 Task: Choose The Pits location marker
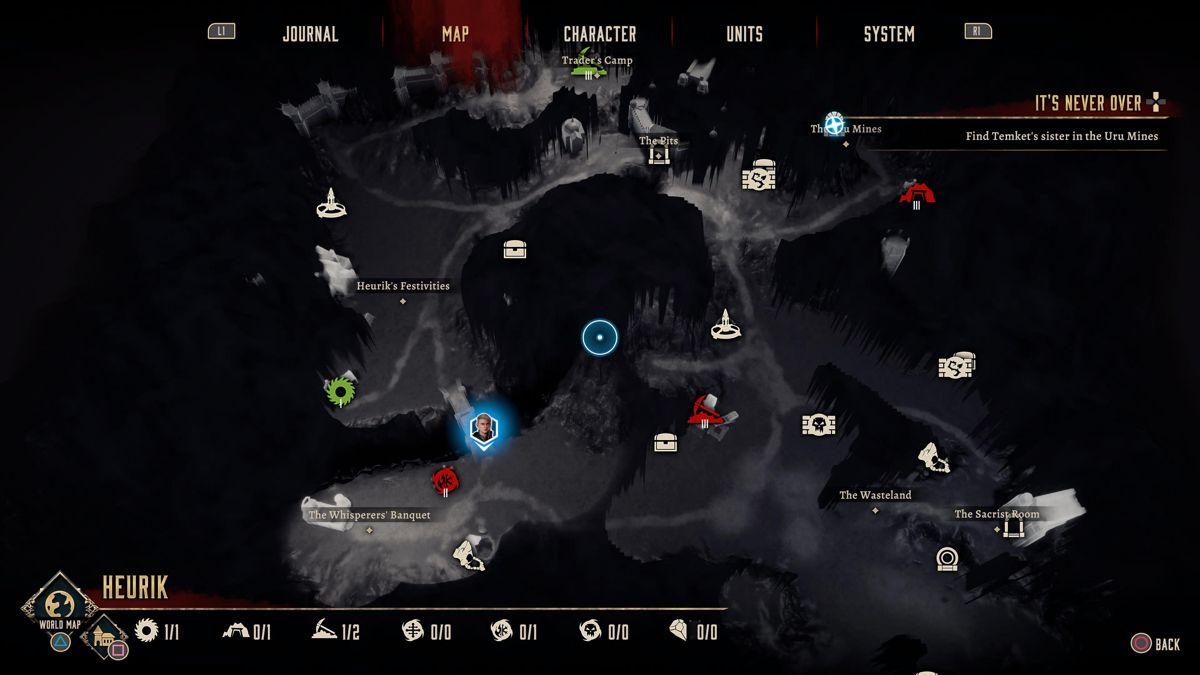point(658,154)
